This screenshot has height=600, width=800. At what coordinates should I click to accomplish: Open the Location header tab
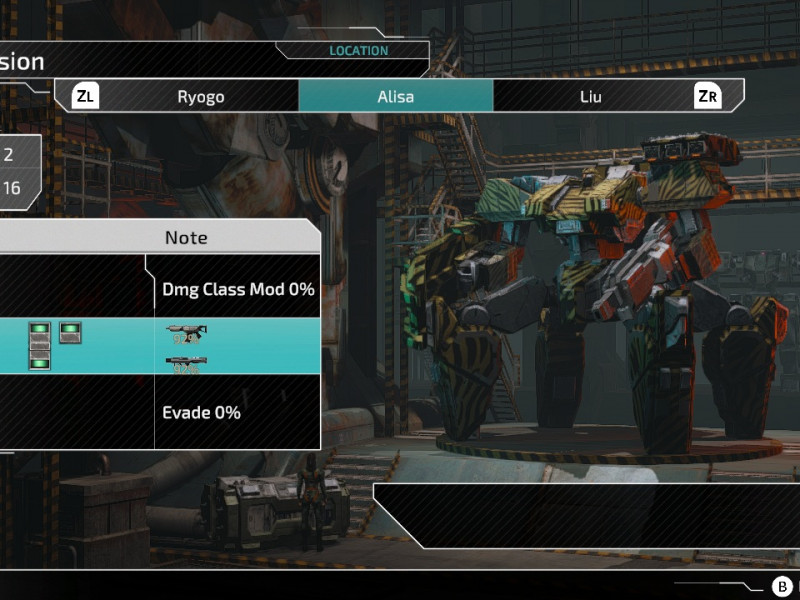tap(358, 51)
